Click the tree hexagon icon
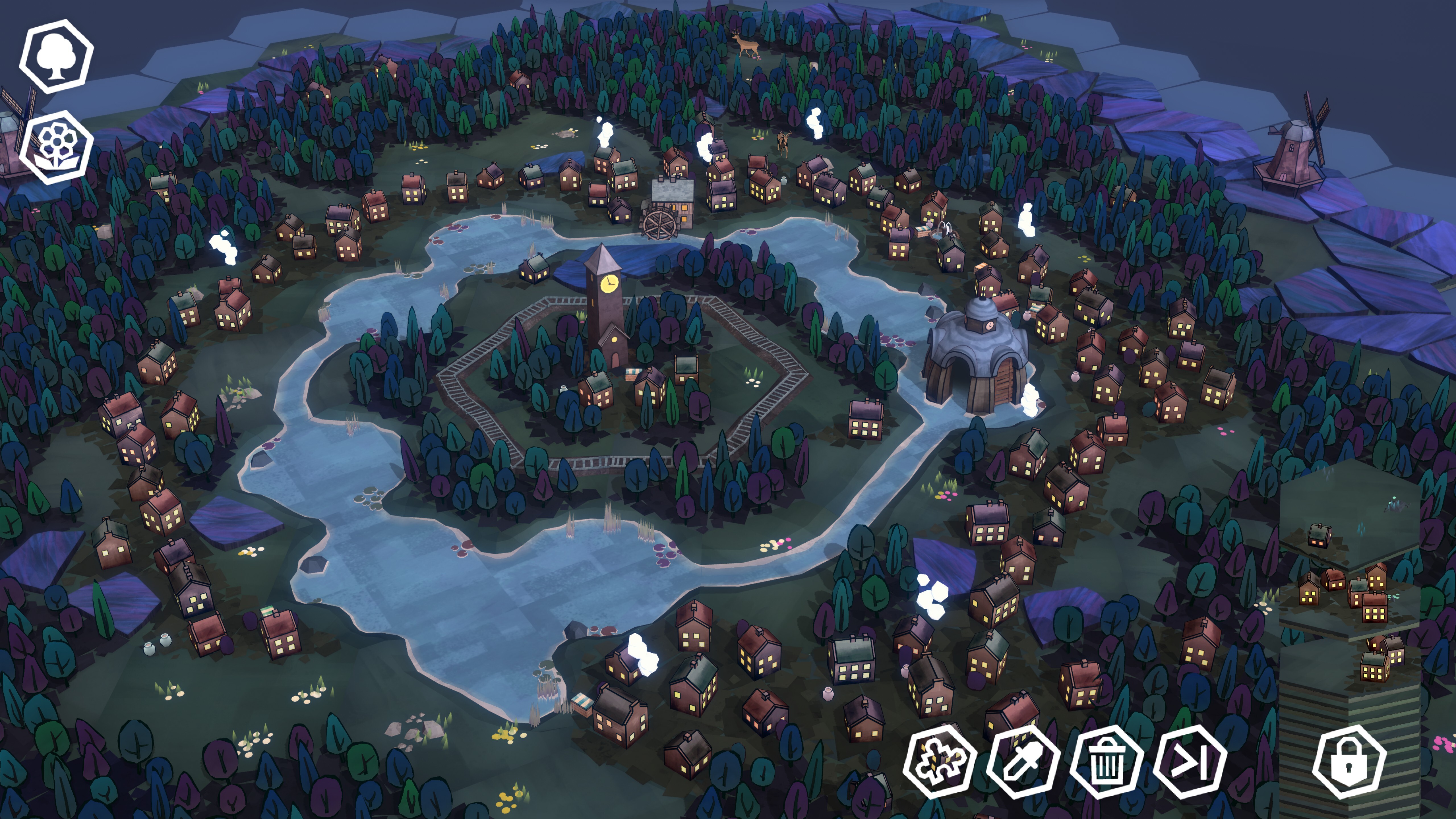This screenshot has width=1456, height=819. (x=56, y=57)
